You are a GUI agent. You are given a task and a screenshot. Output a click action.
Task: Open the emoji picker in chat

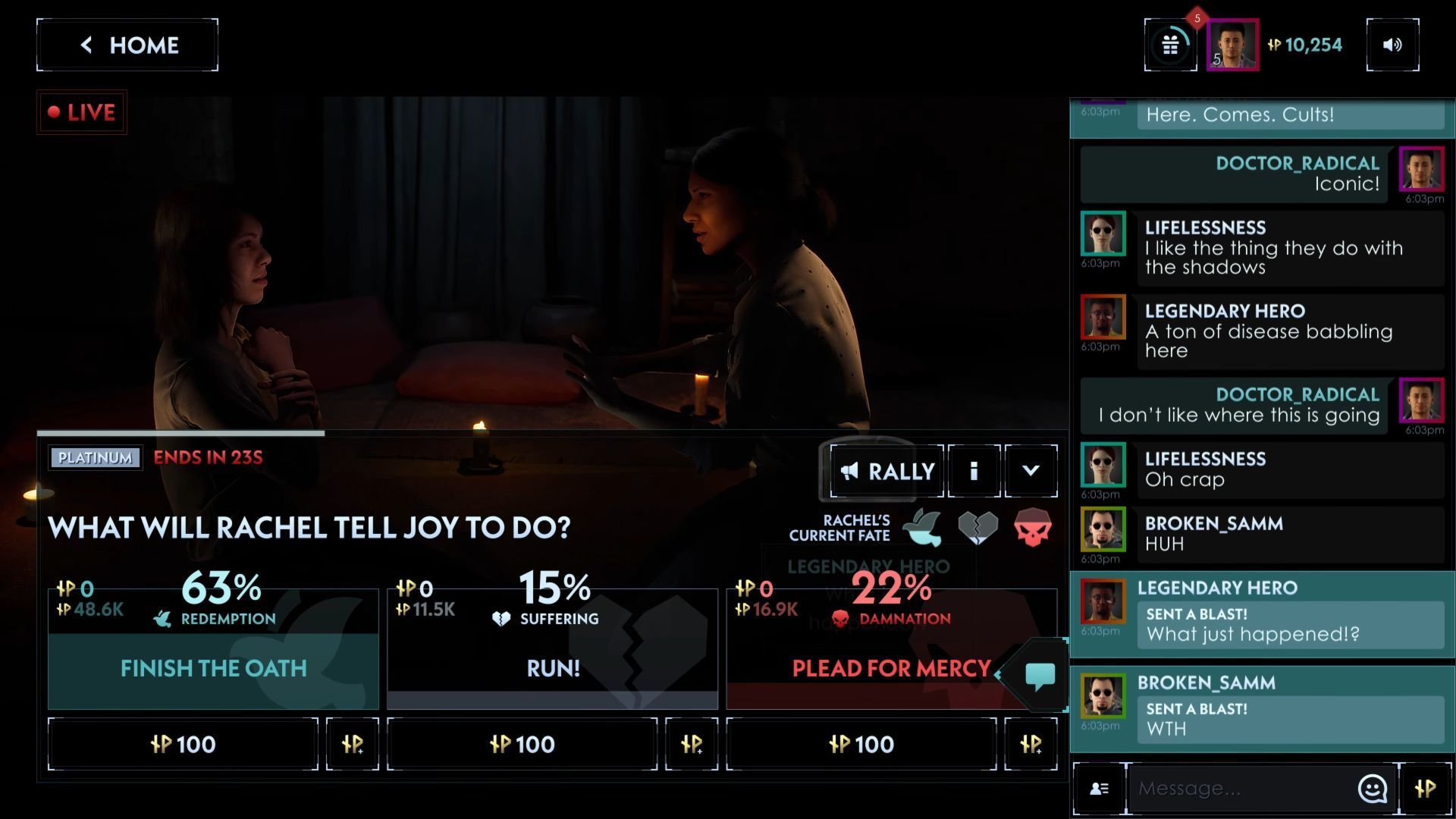point(1372,789)
